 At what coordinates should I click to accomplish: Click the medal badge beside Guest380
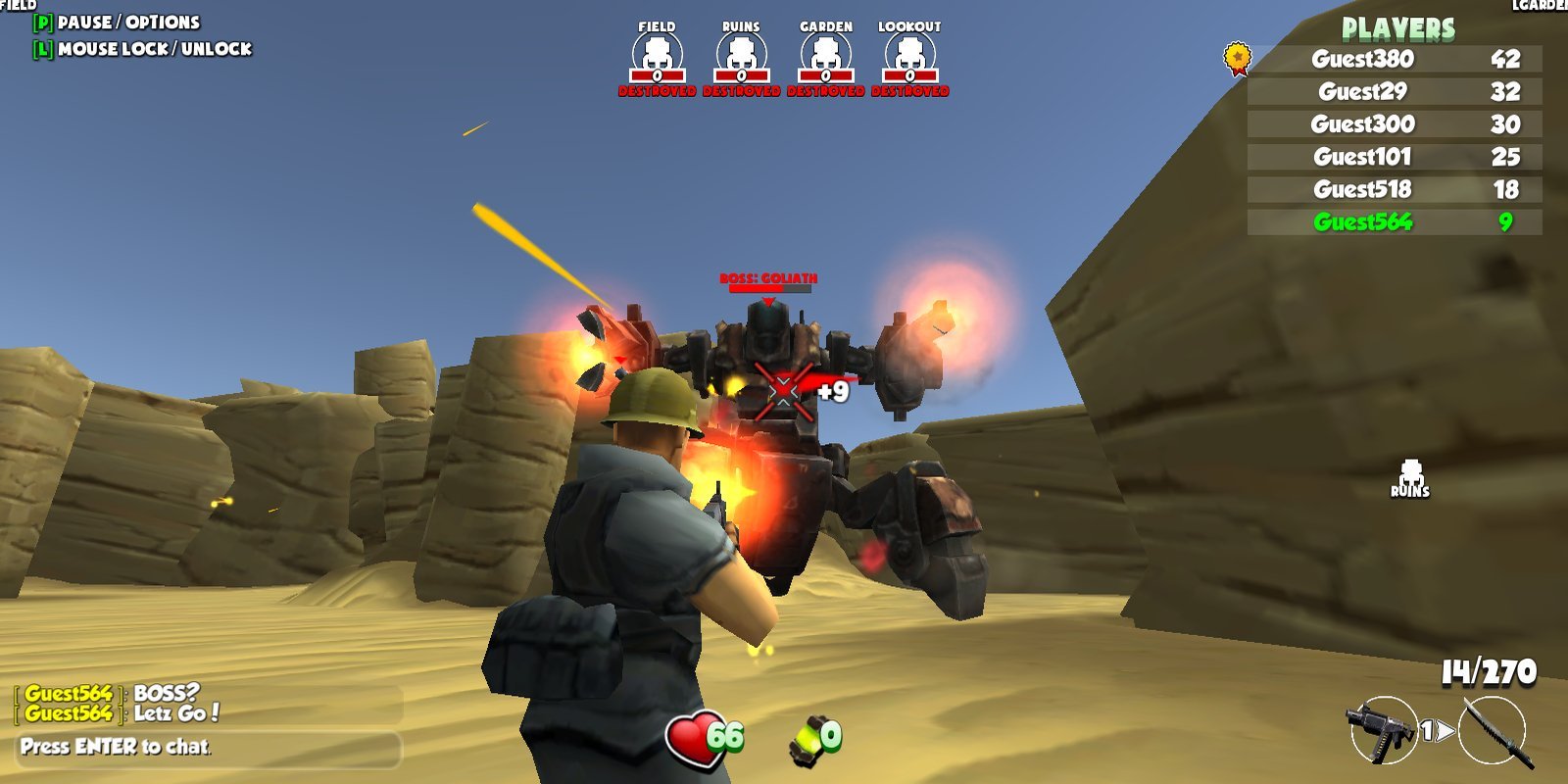1239,58
